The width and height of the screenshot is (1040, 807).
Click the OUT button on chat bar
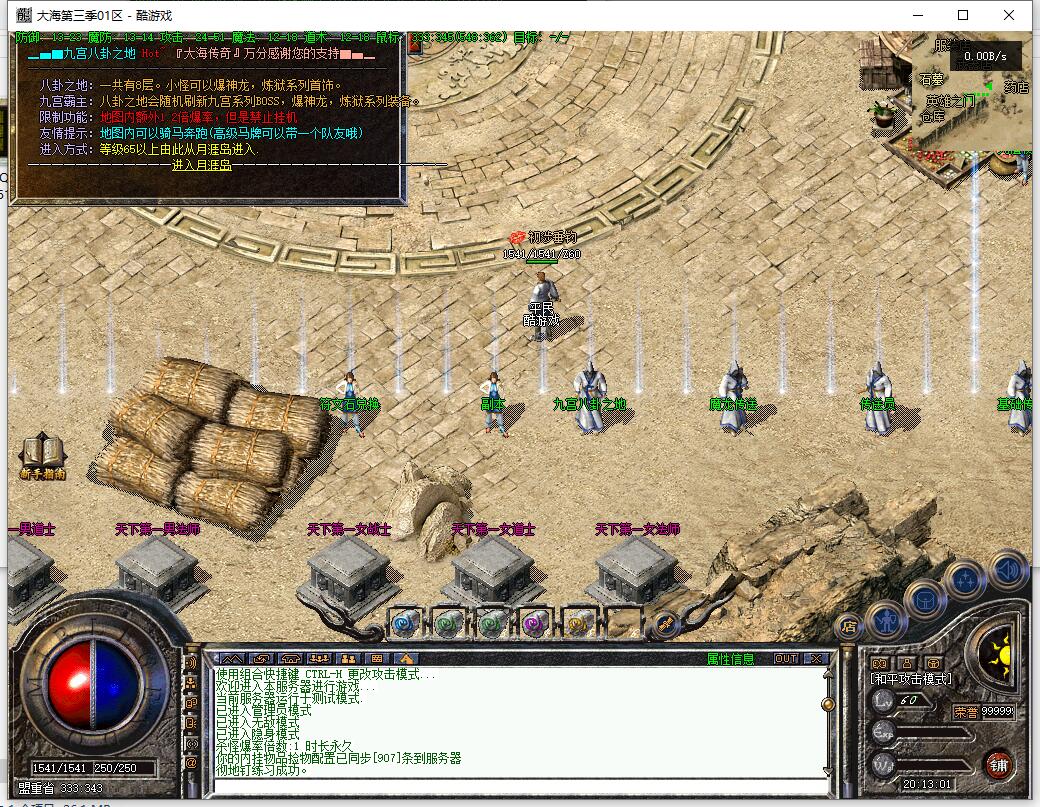click(x=786, y=658)
